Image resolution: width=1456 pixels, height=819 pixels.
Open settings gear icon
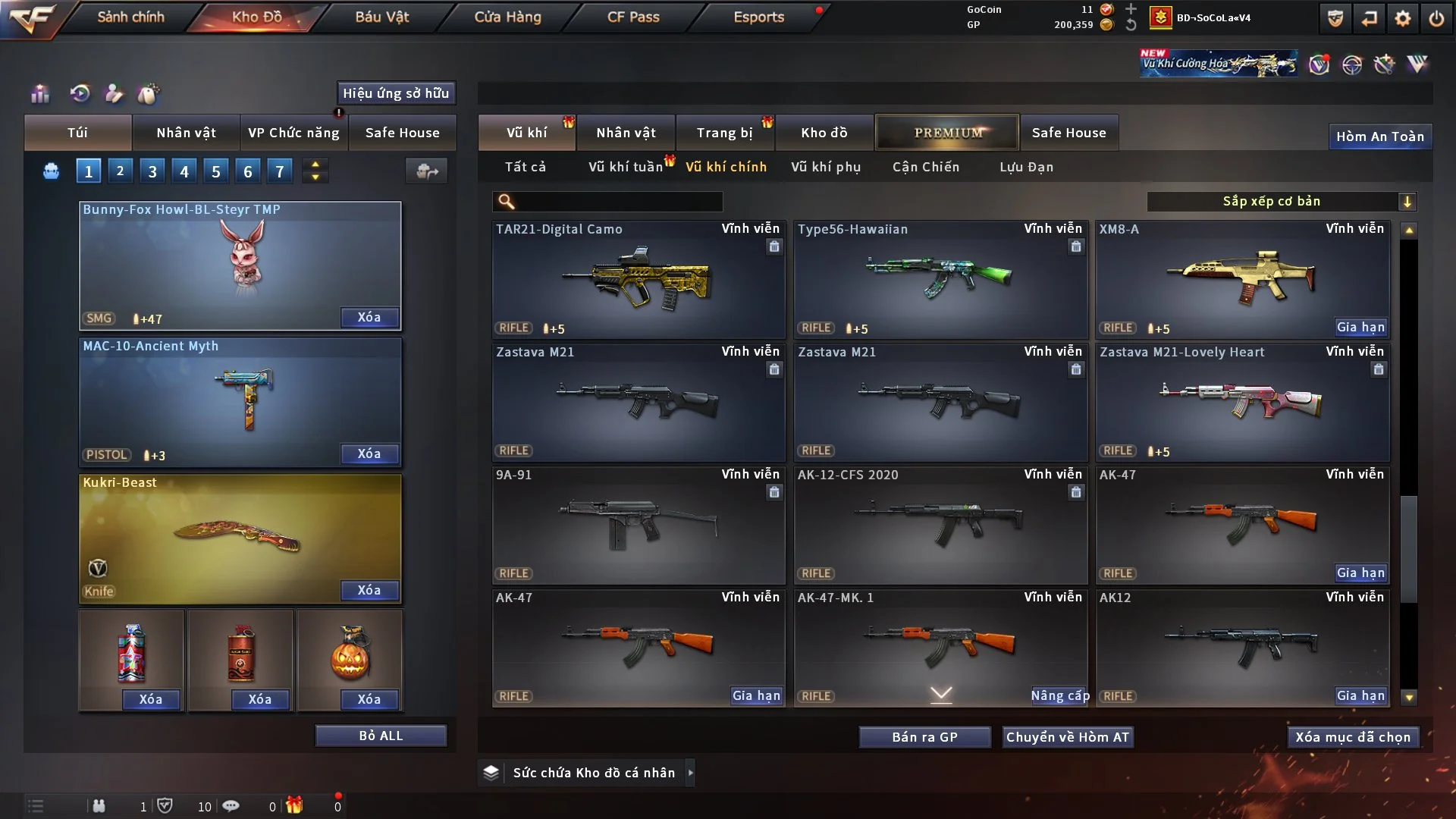tap(1402, 18)
